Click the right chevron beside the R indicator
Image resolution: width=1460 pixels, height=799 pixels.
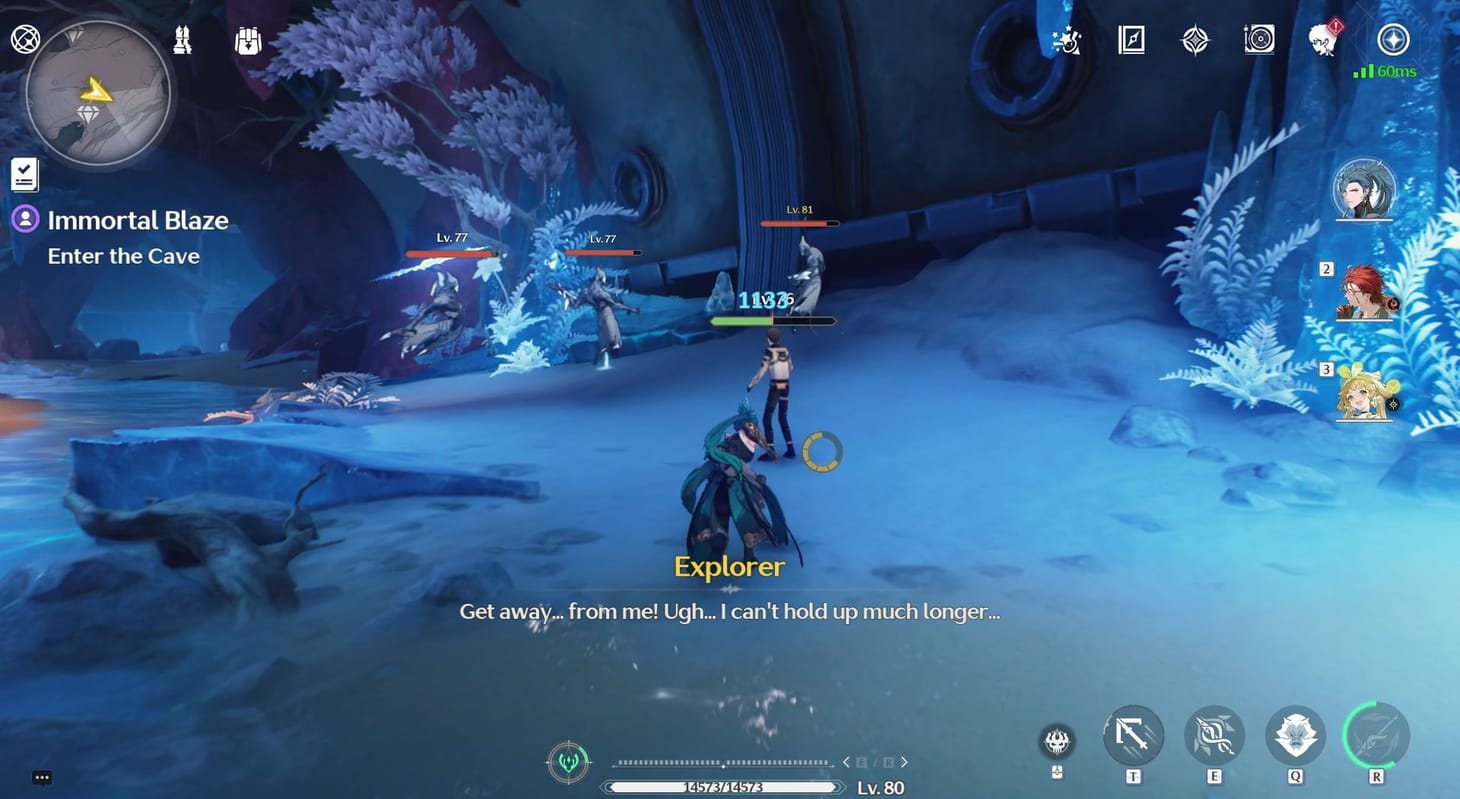(904, 761)
